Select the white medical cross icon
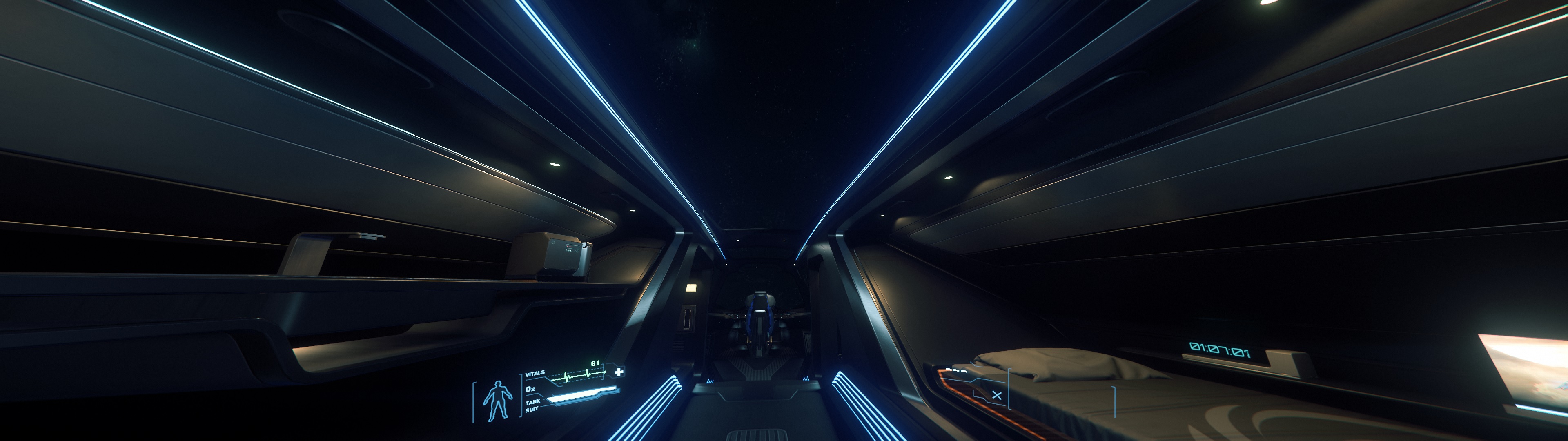 tap(619, 372)
